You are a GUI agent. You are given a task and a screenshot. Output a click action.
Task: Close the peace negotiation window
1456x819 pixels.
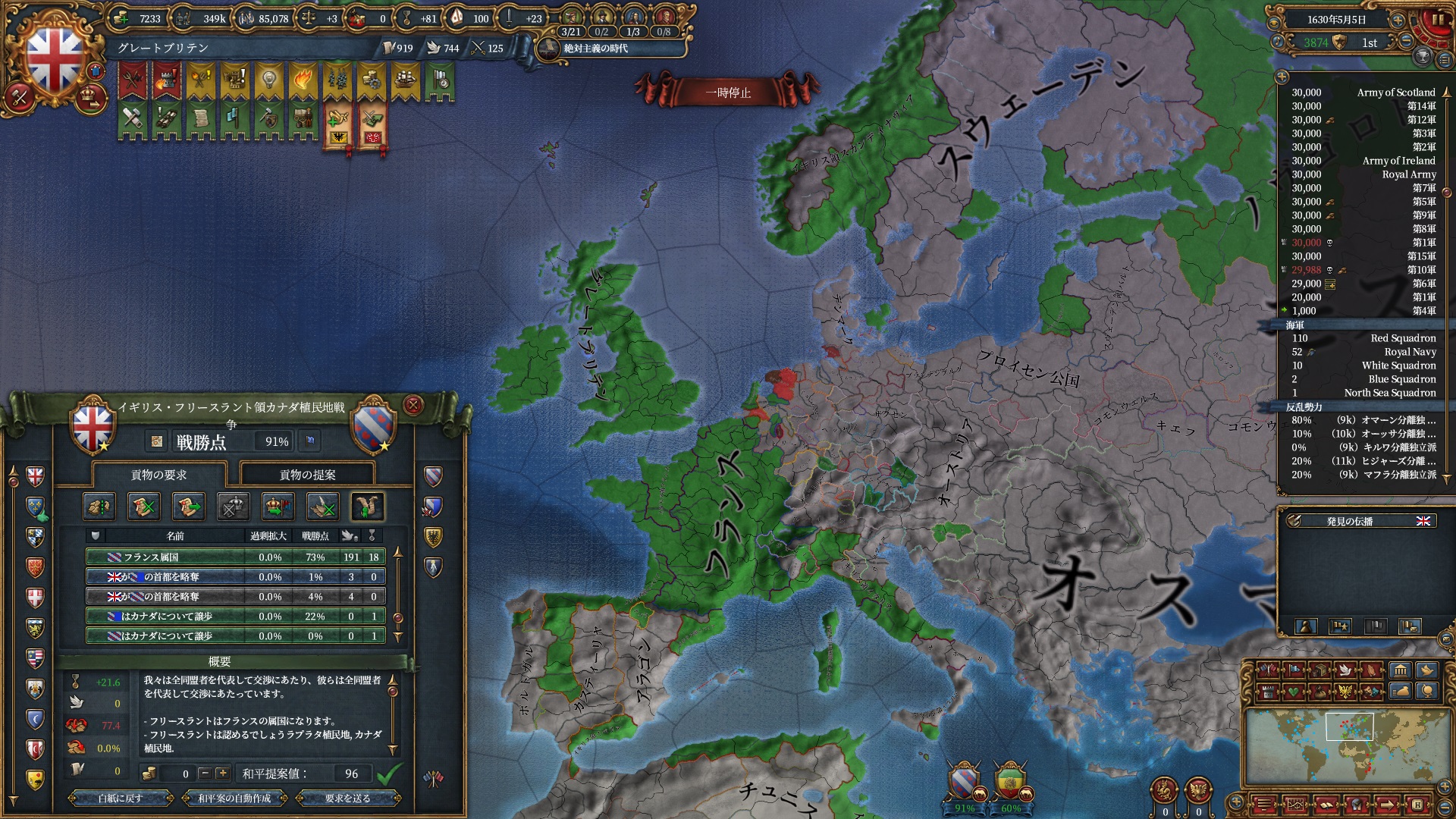pos(413,405)
